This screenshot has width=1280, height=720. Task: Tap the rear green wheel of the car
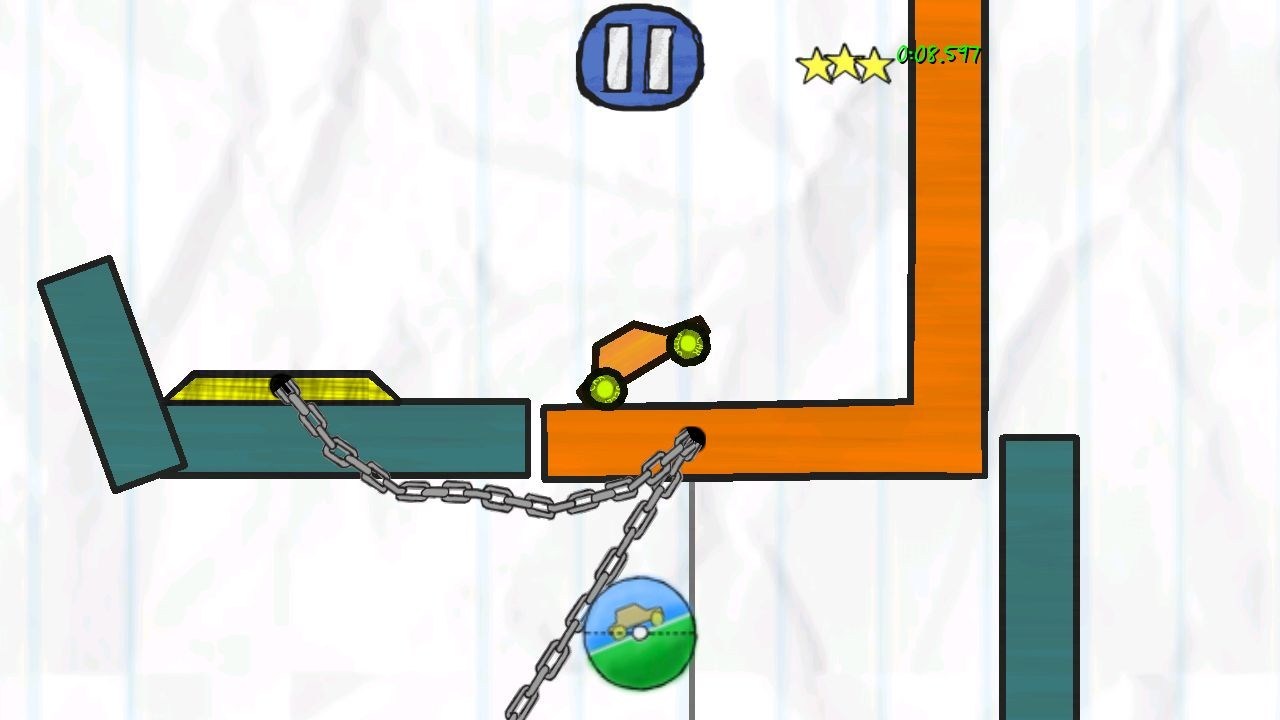click(x=602, y=387)
